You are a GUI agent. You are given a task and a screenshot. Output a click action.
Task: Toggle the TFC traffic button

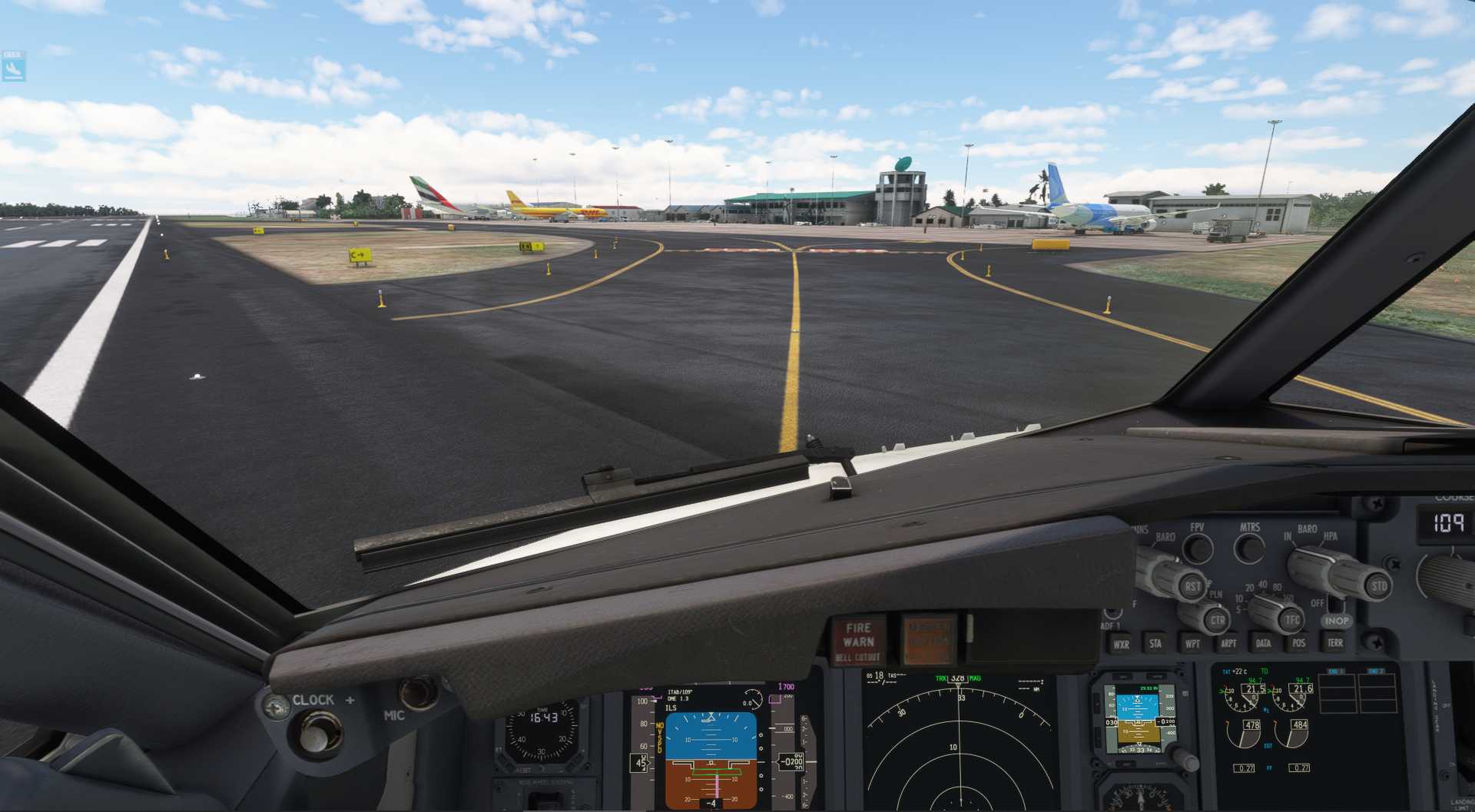coord(1292,619)
